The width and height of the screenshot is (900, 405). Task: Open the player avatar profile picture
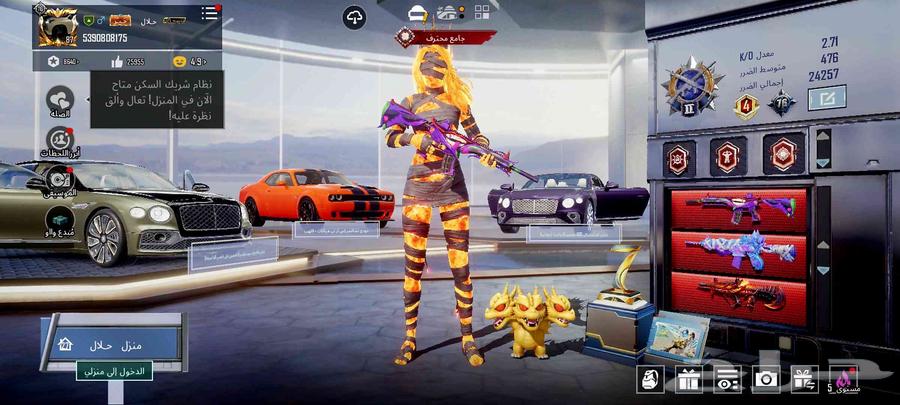click(x=57, y=25)
